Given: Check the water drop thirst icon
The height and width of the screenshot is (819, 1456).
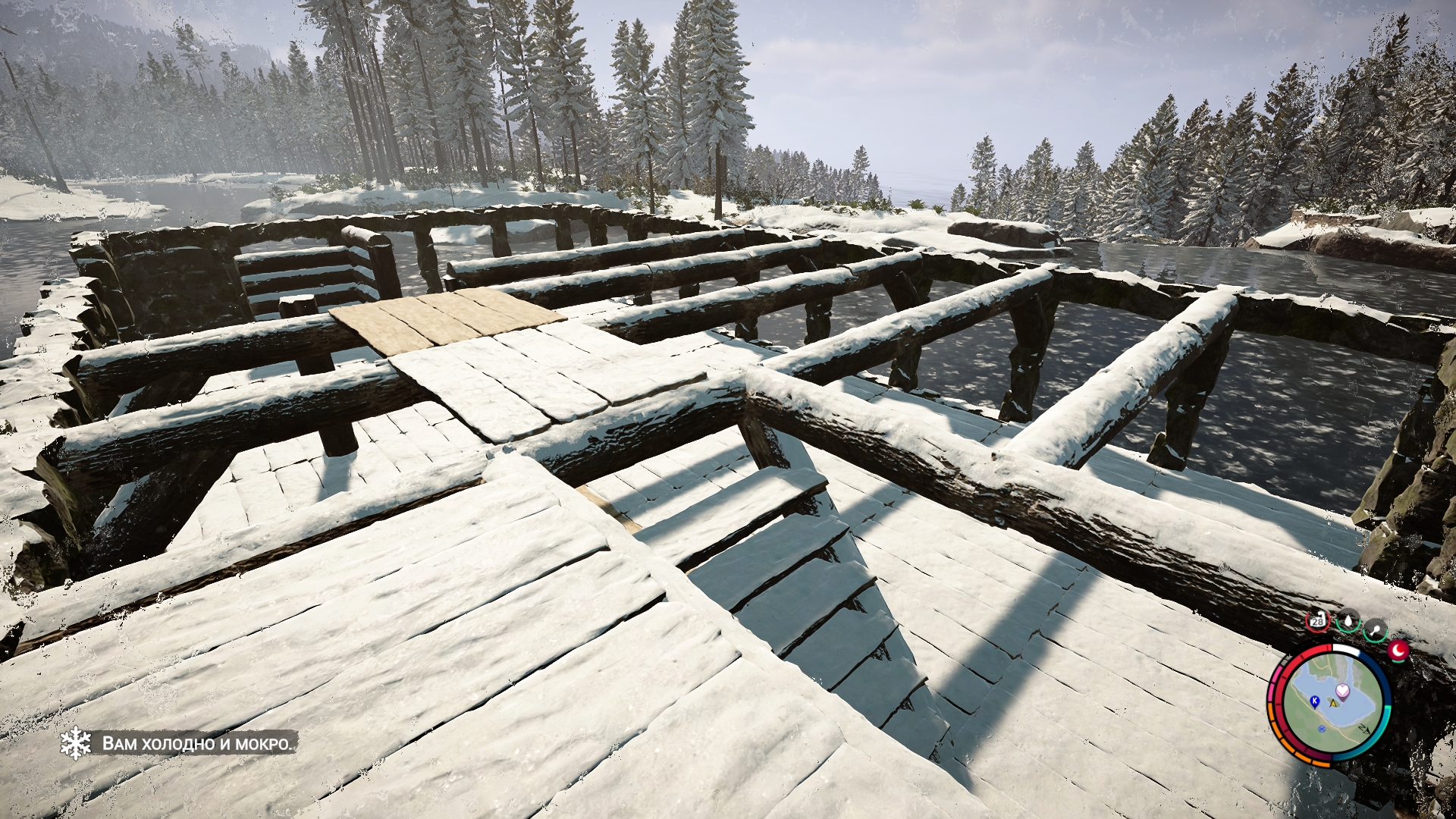Looking at the screenshot, I should 1348,623.
